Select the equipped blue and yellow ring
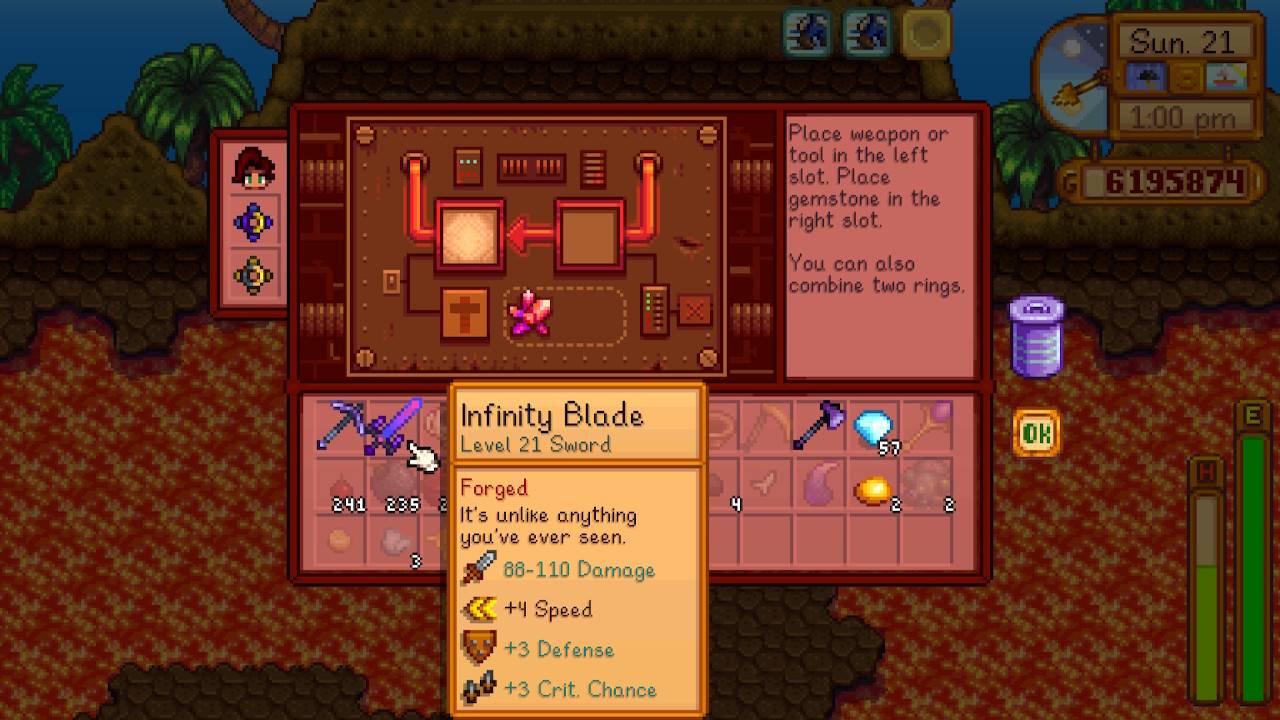 [x=254, y=222]
